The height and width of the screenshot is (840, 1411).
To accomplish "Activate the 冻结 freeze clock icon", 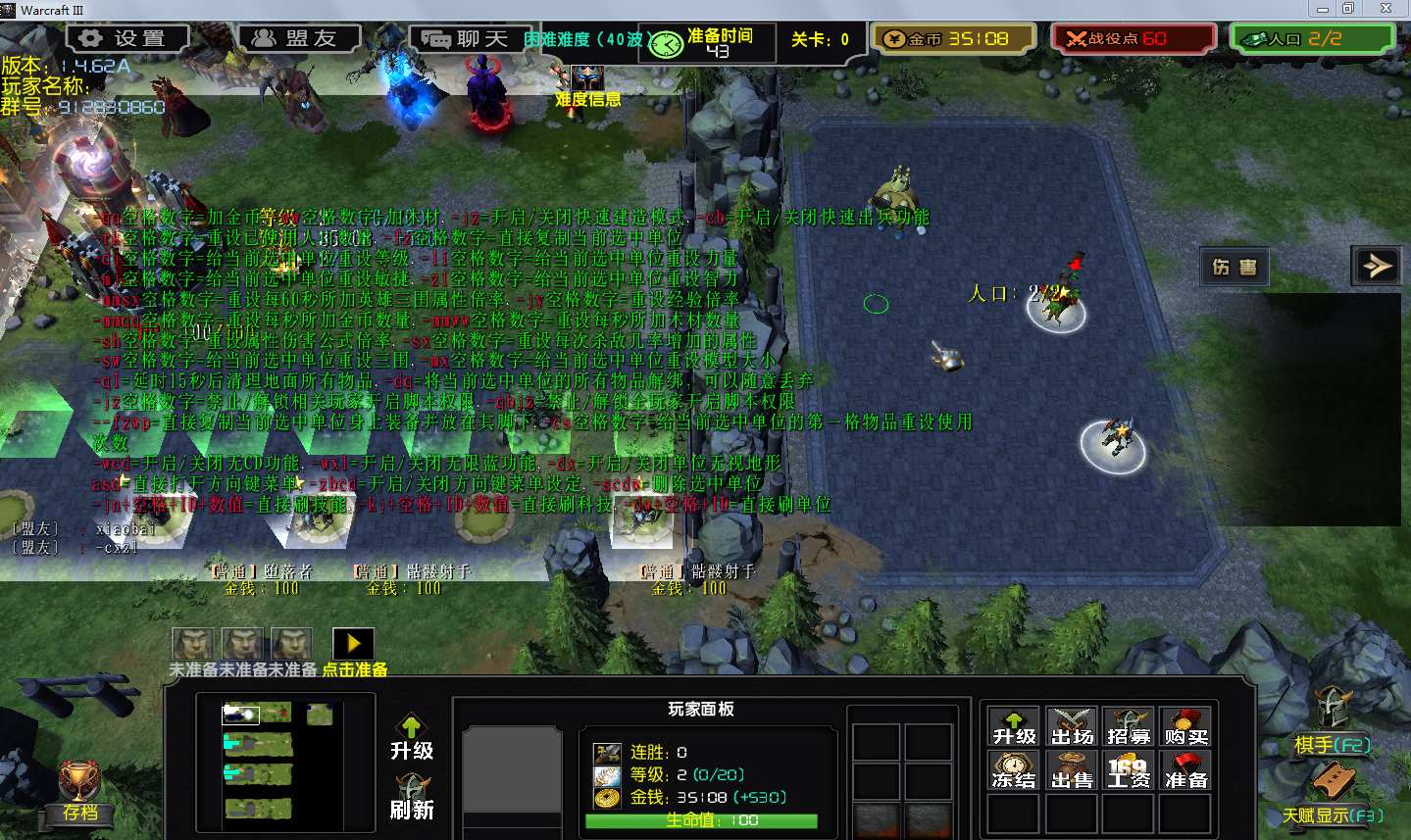I will (1014, 770).
